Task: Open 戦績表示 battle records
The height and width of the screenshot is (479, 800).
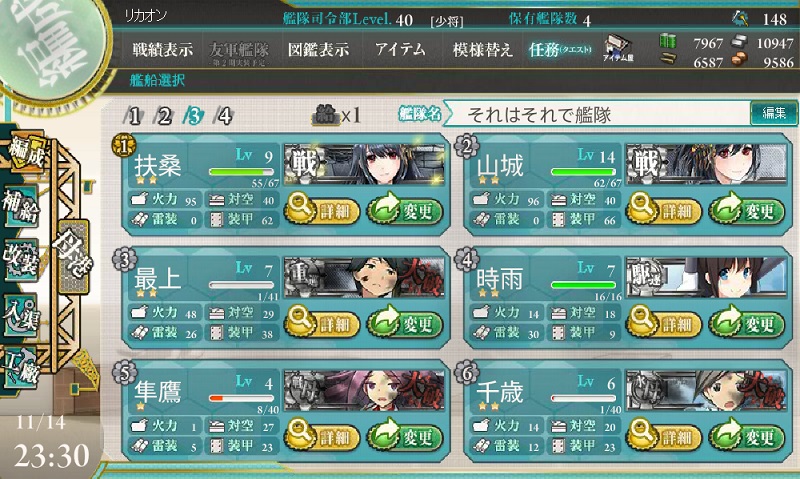Action: 162,49
